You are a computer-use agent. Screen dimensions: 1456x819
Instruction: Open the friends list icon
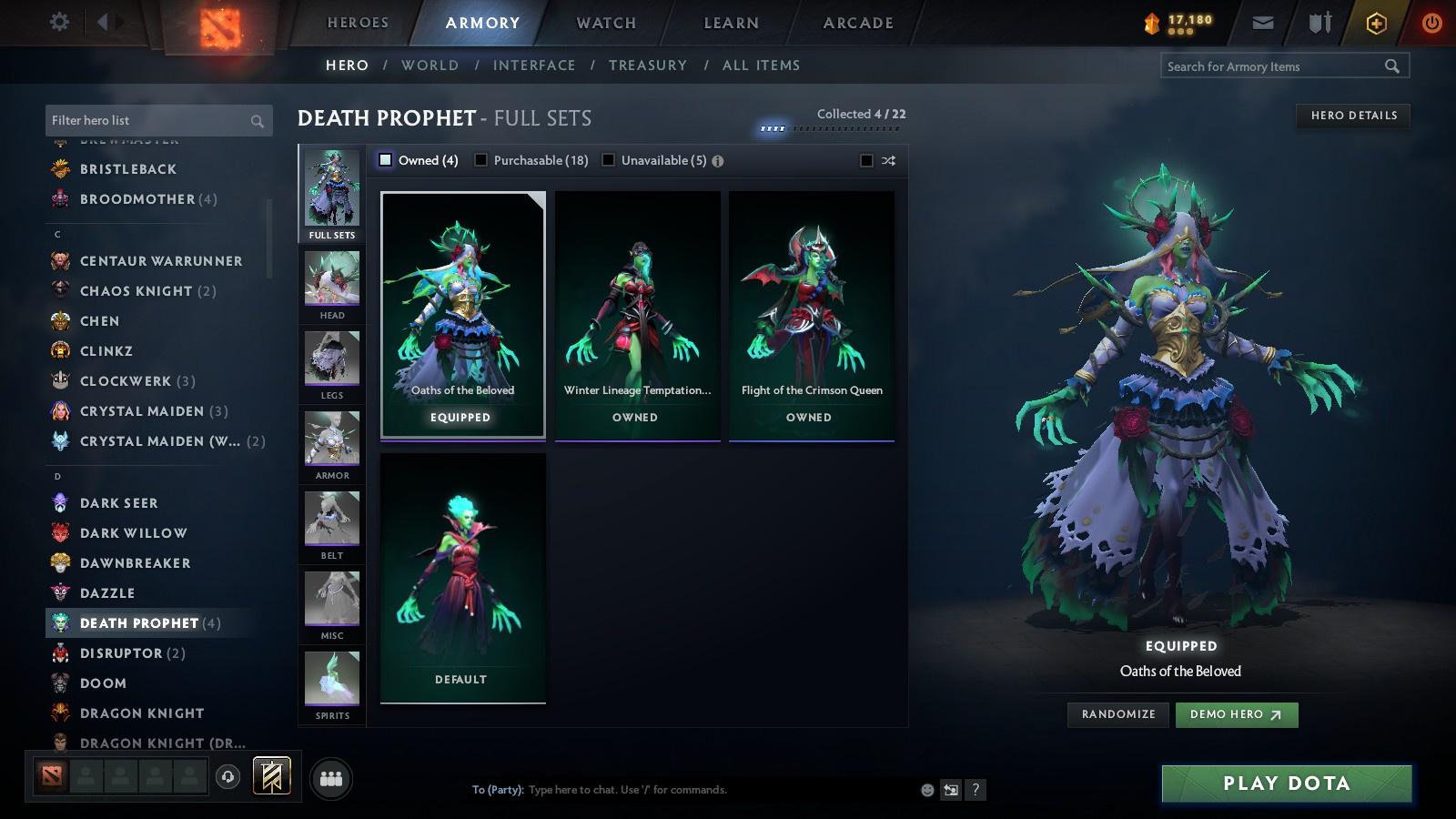tap(331, 778)
